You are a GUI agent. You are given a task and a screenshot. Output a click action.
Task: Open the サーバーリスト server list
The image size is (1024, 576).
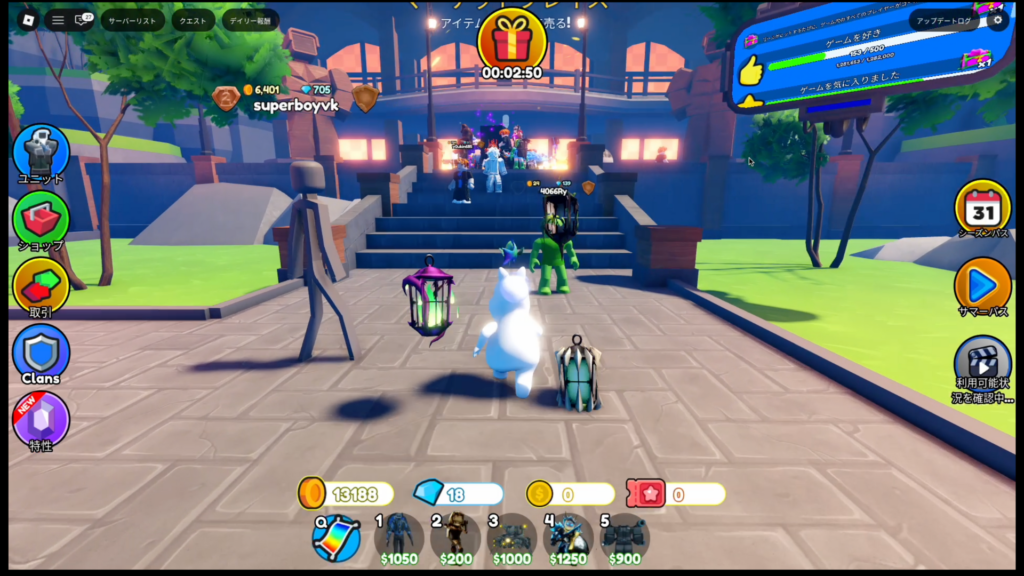132,20
